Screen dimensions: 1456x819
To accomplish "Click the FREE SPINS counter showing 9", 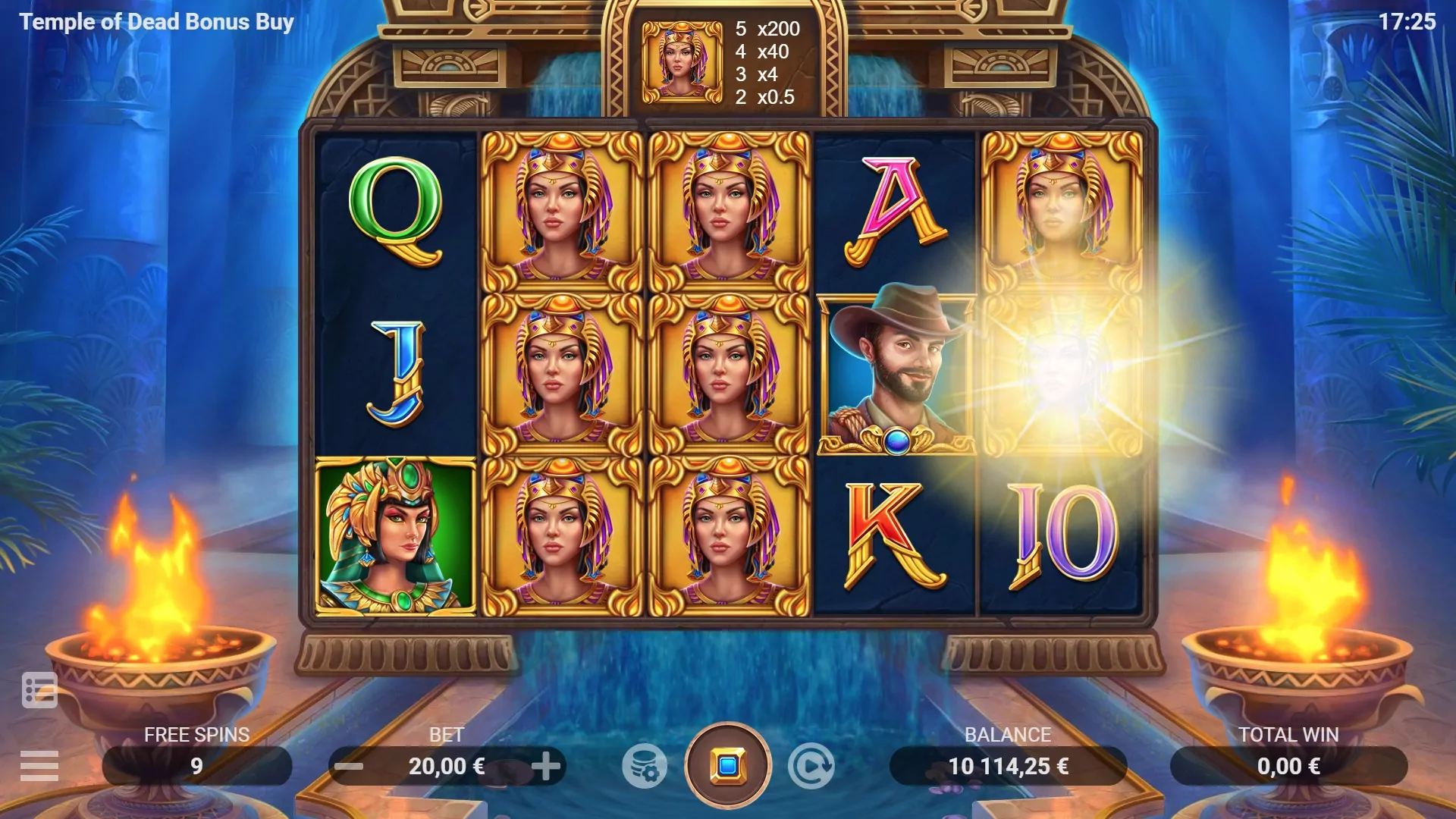I will point(196,766).
